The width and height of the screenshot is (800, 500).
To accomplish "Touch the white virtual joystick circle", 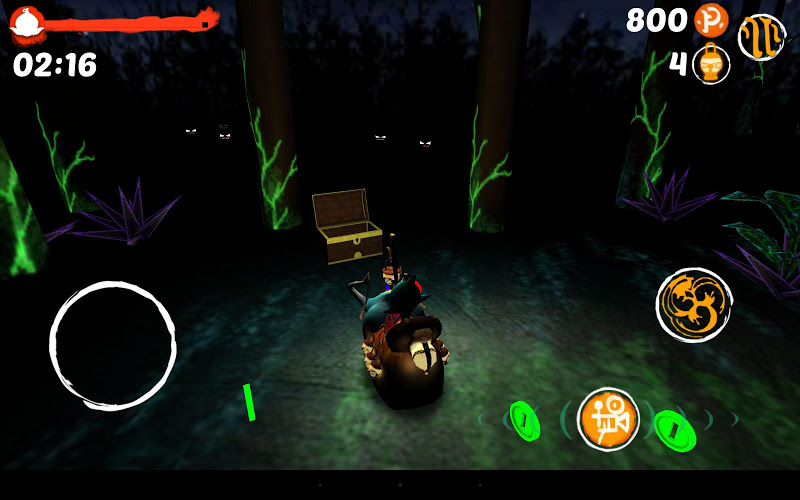I will point(113,346).
